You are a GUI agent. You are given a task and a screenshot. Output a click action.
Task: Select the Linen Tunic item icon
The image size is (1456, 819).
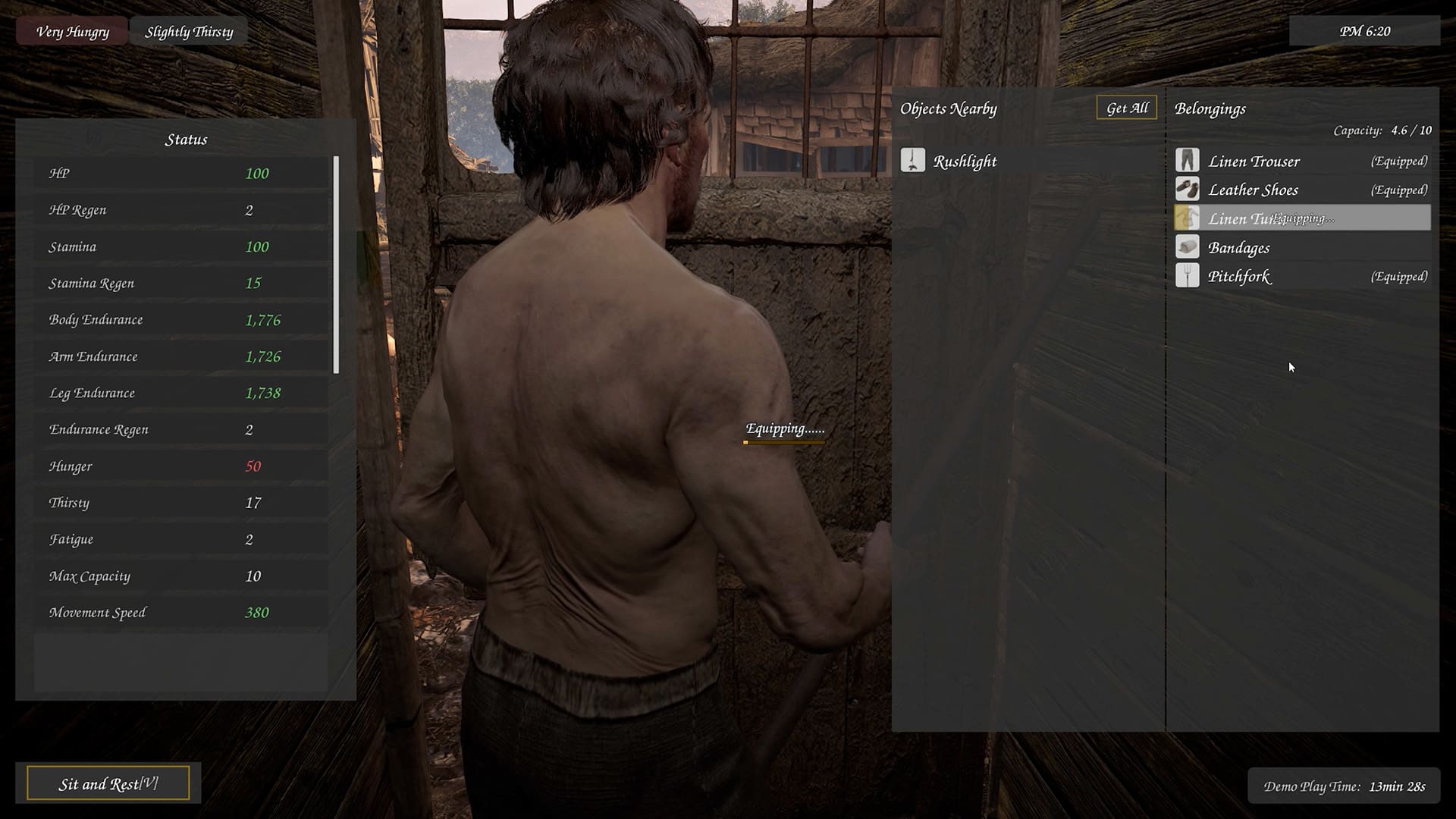click(1188, 218)
